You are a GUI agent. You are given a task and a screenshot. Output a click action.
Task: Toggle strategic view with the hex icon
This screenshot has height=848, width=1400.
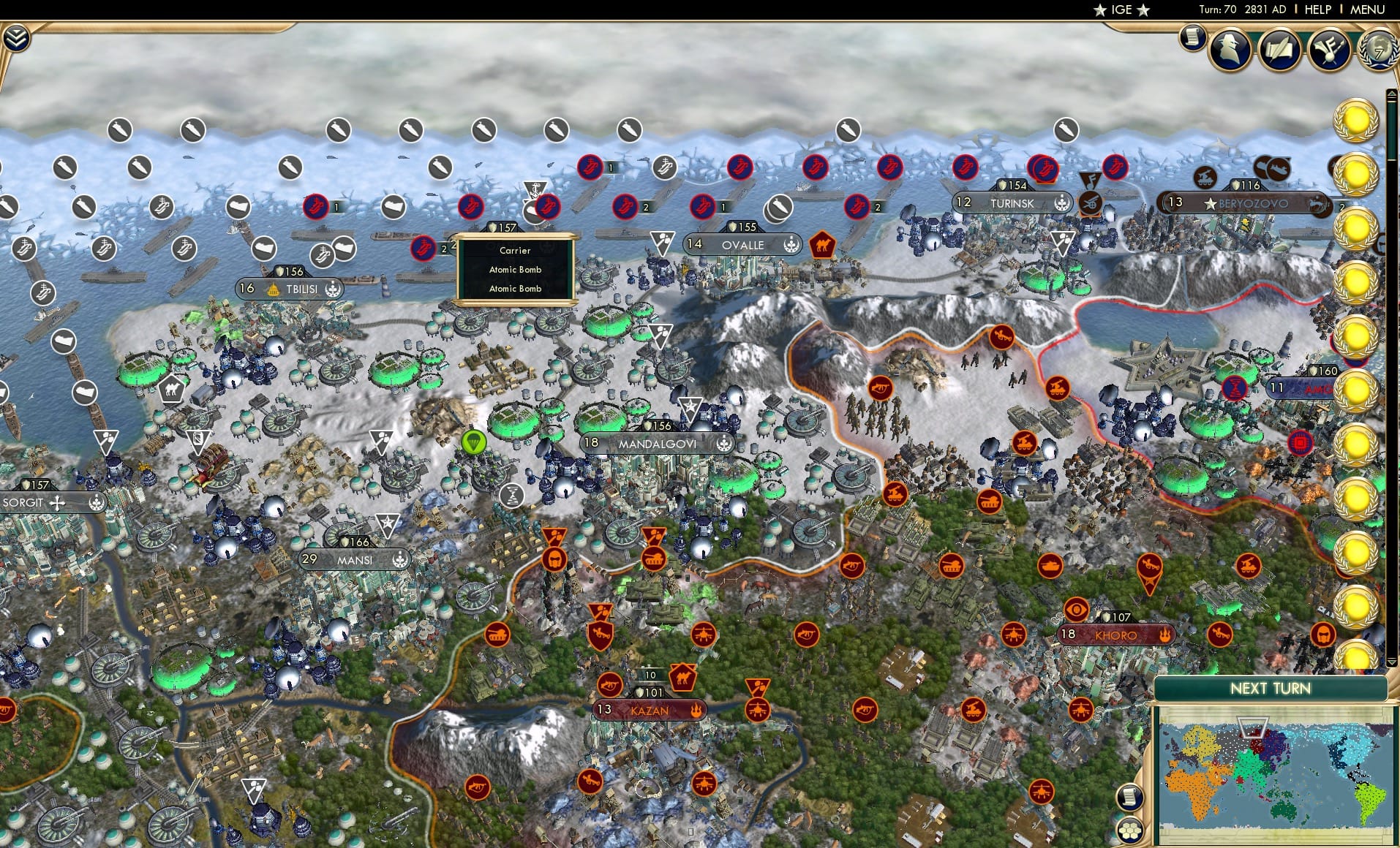tap(1130, 832)
